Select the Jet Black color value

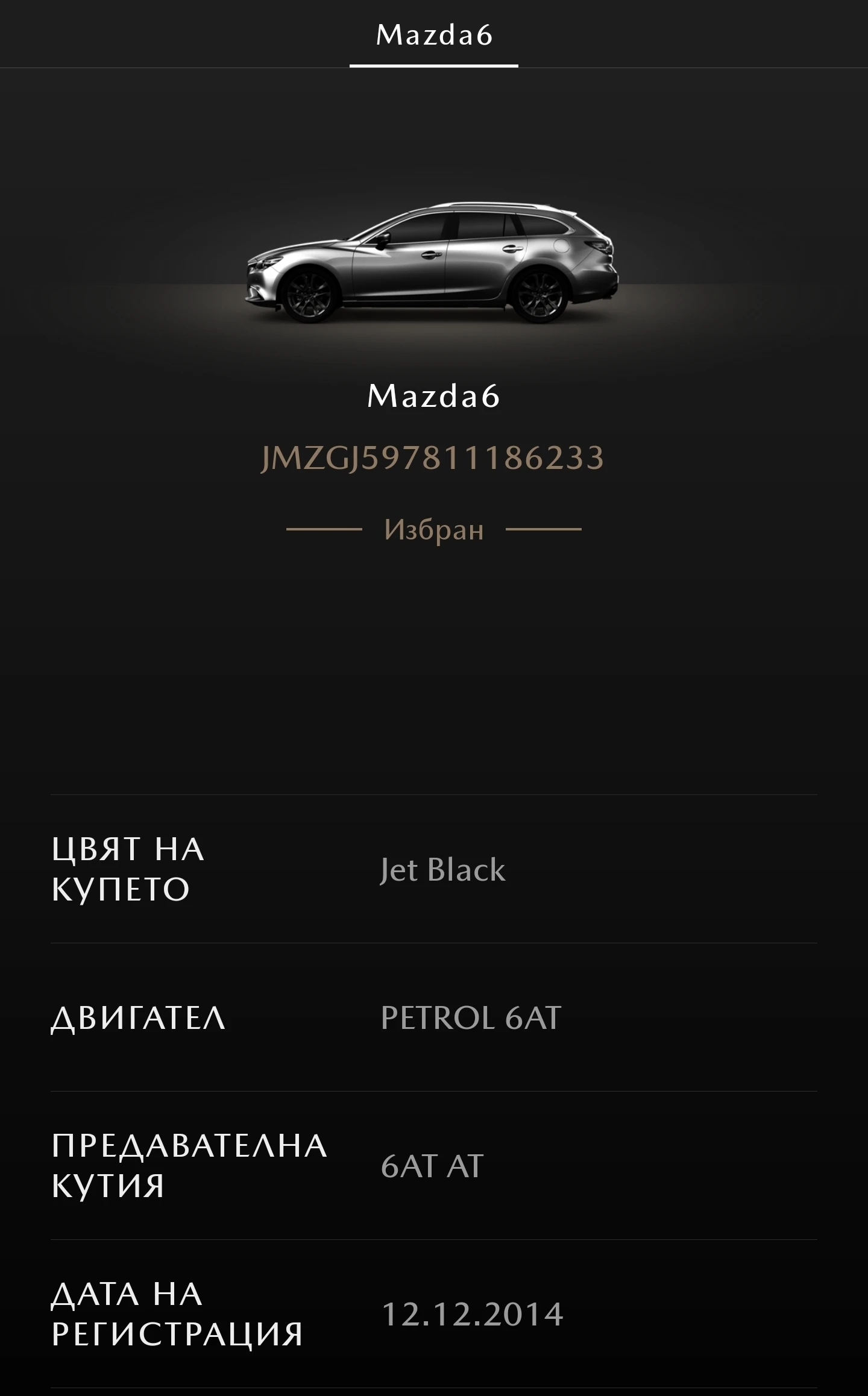click(442, 870)
